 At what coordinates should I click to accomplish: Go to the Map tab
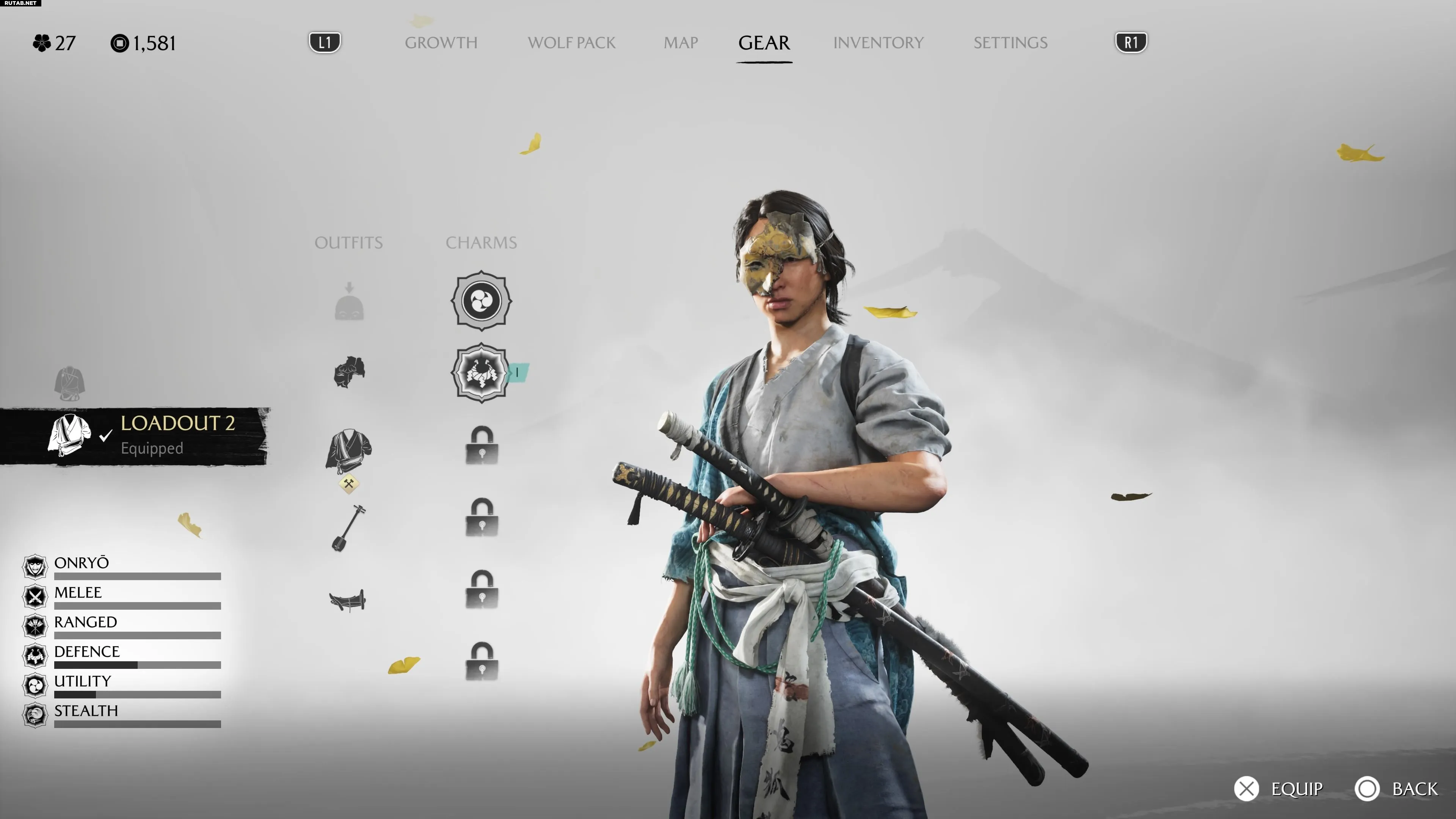(x=681, y=43)
